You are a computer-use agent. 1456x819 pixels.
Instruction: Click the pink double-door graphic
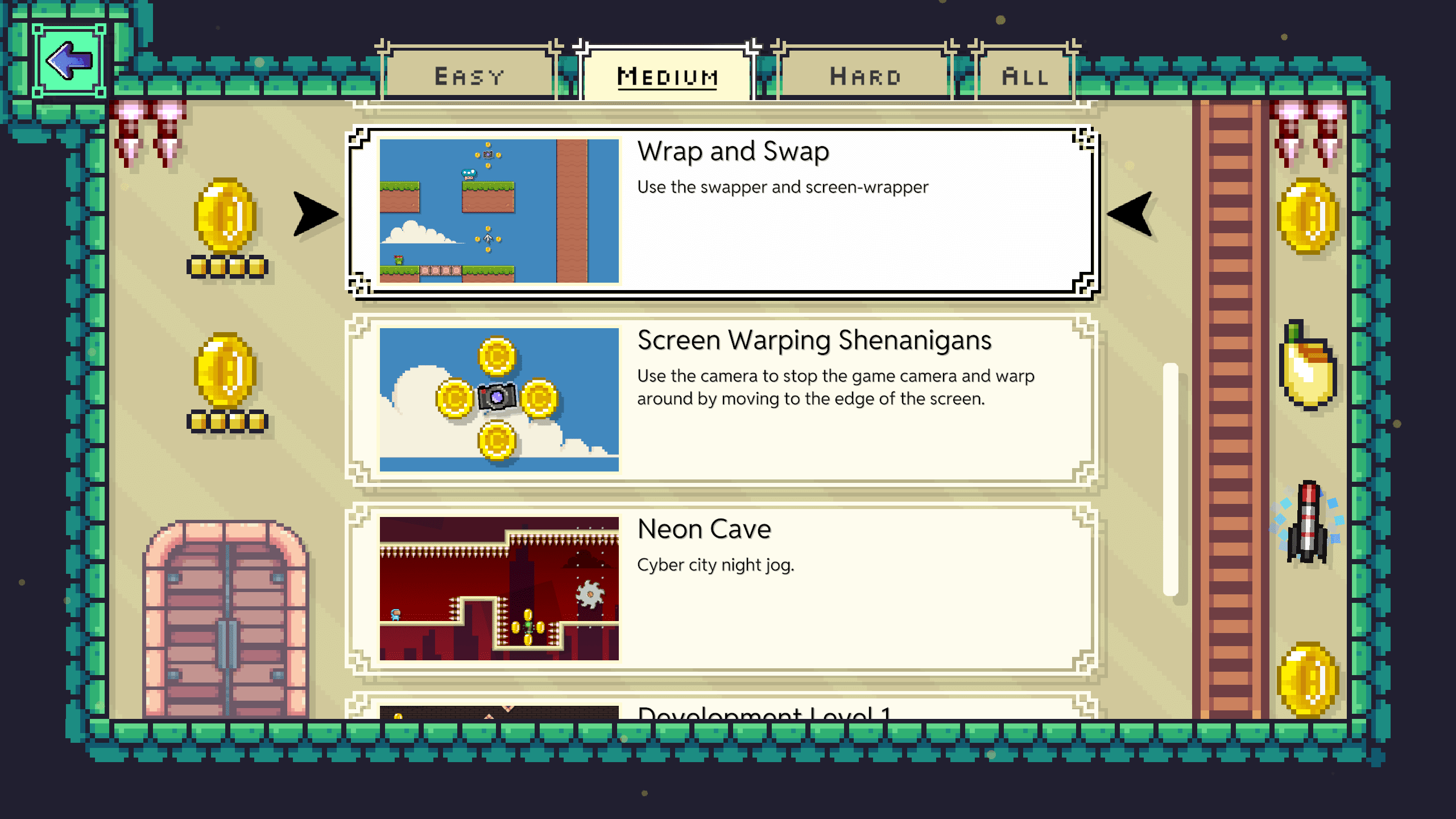pos(227,620)
